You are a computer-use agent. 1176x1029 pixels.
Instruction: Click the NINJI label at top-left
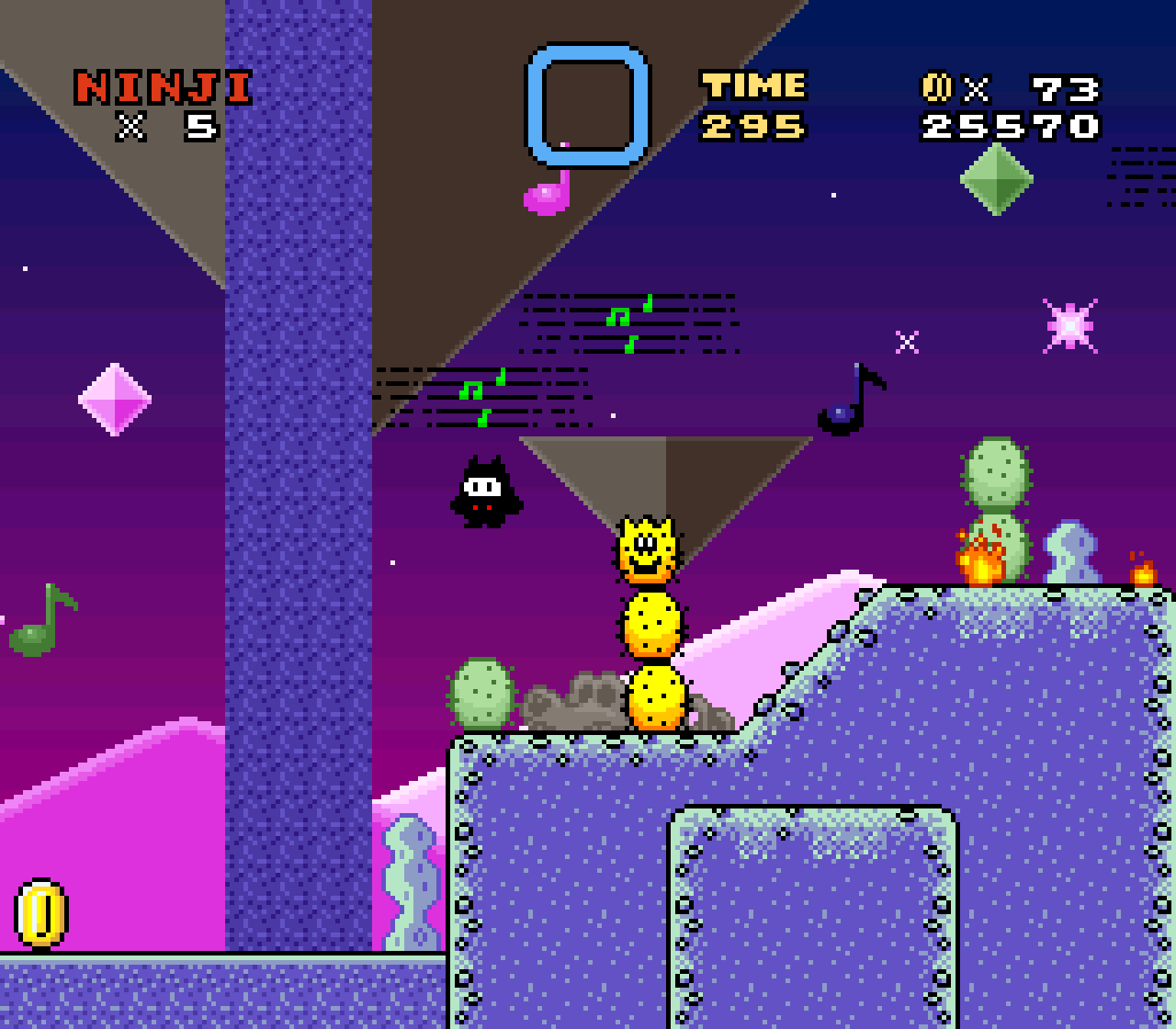(161, 87)
